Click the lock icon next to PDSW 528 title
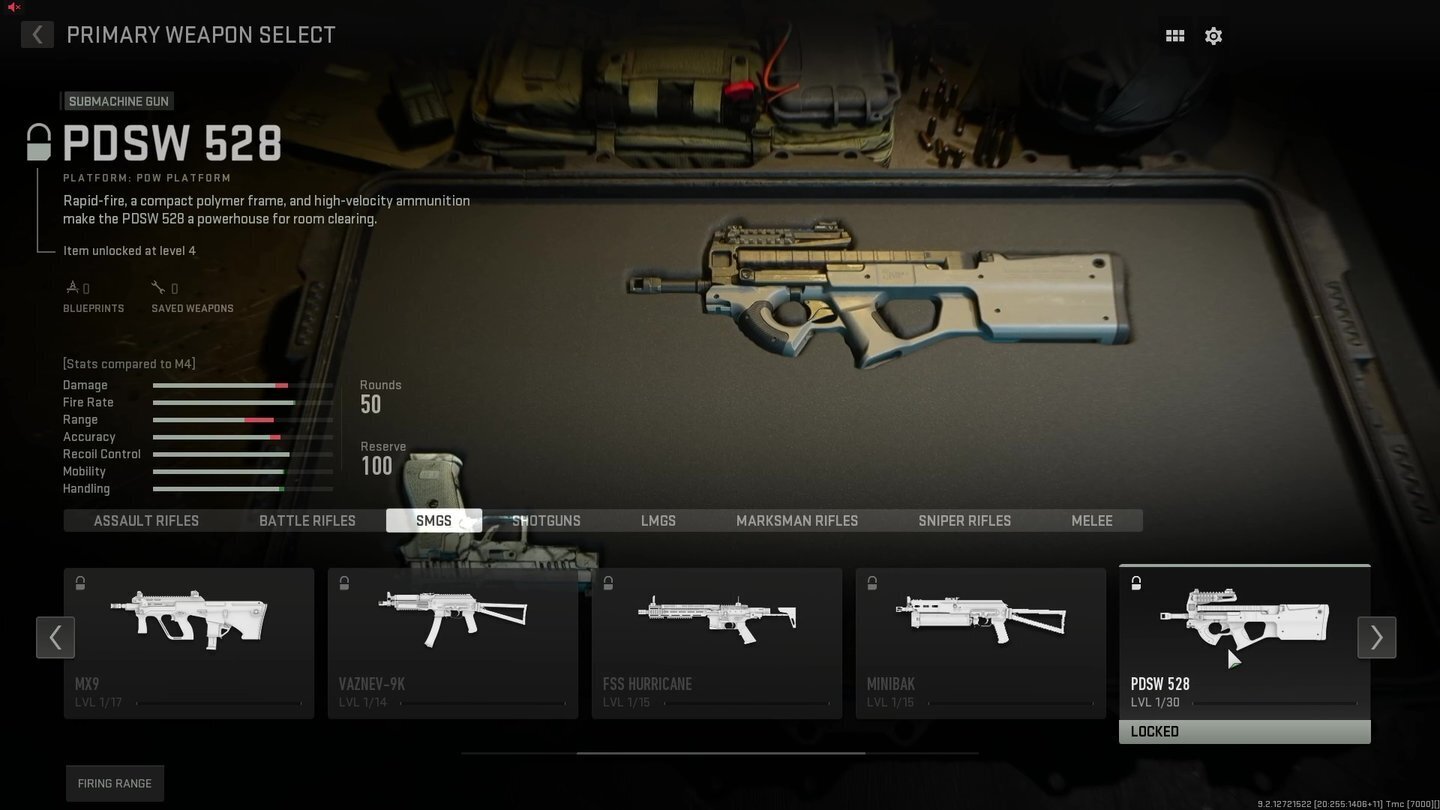The height and width of the screenshot is (810, 1440). coord(38,143)
